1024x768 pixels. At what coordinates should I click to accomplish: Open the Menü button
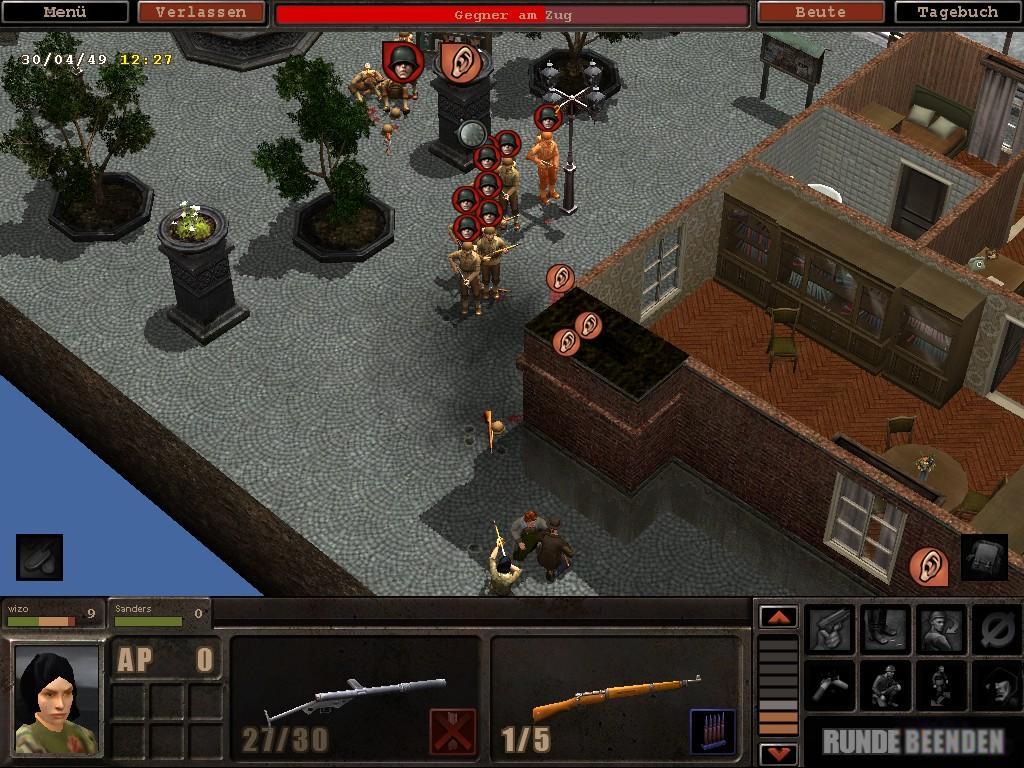click(65, 13)
